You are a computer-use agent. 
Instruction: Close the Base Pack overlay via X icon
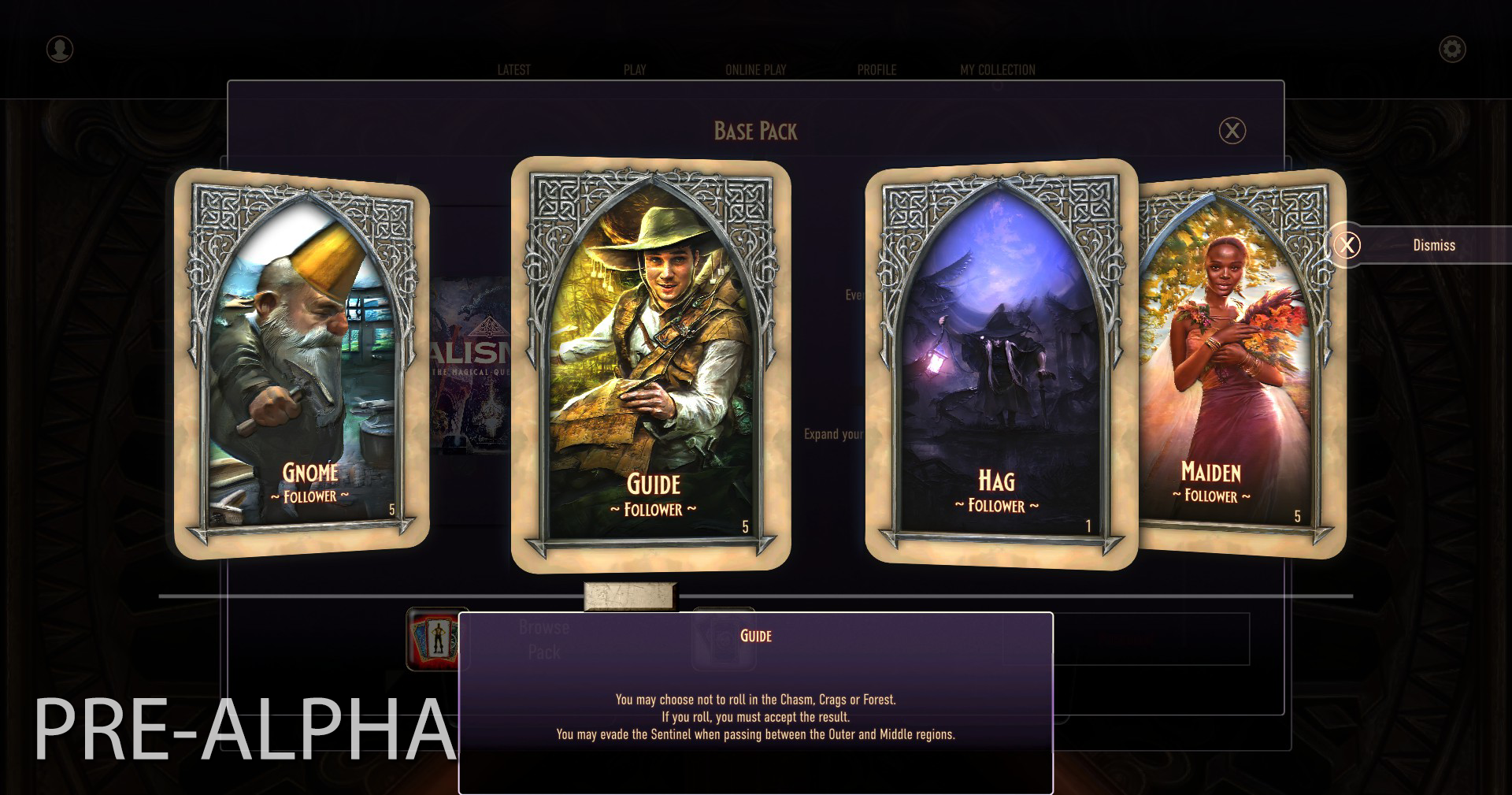1232,131
